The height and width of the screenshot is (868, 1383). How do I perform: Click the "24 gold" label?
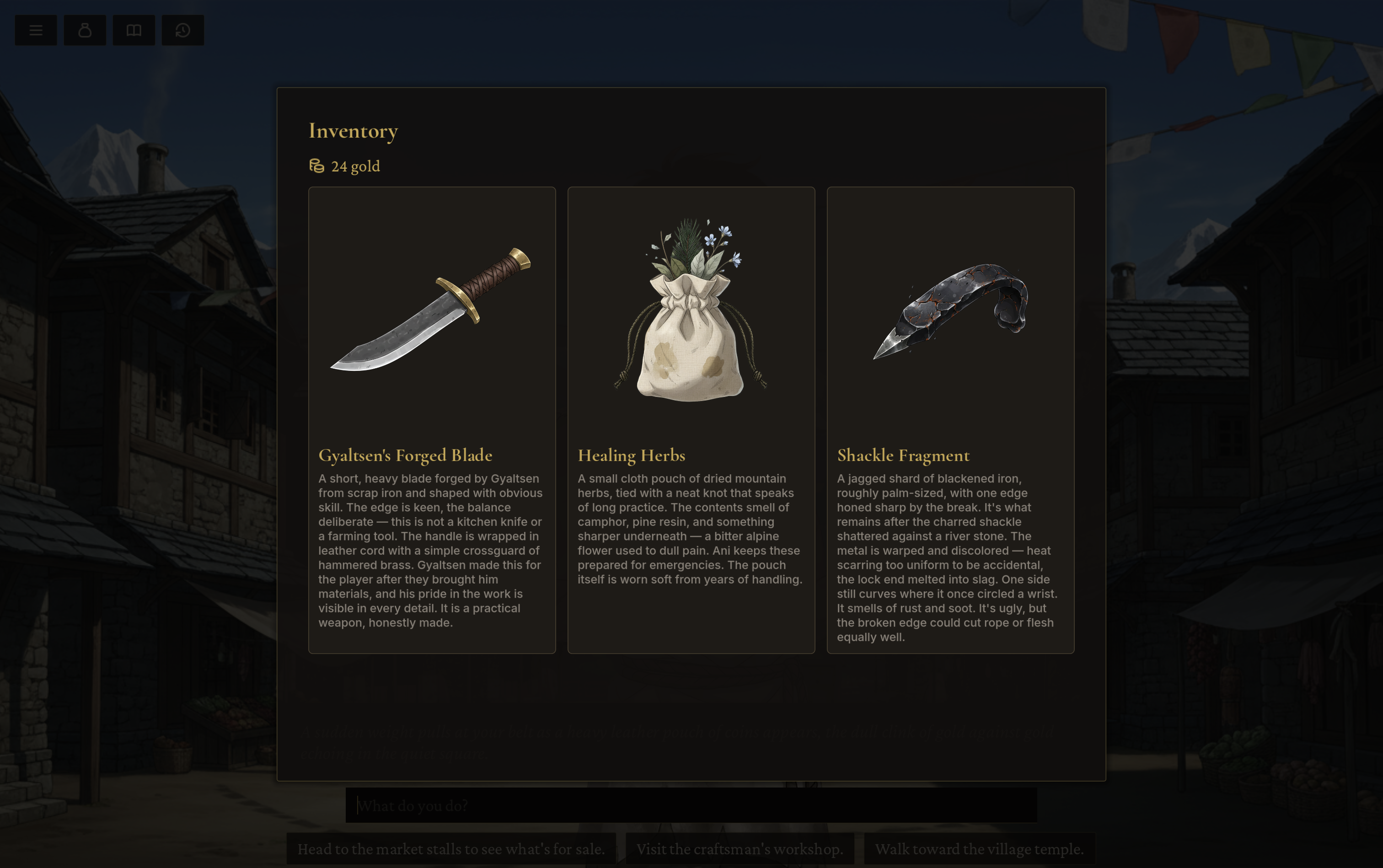click(355, 166)
